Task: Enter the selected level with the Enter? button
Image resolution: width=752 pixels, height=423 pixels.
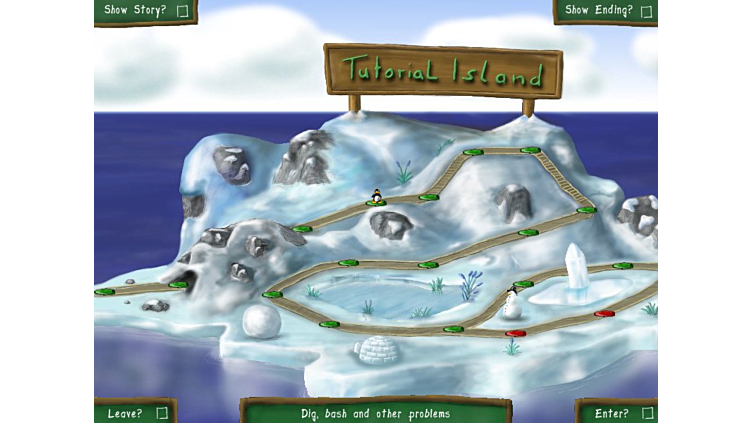Action: click(647, 413)
